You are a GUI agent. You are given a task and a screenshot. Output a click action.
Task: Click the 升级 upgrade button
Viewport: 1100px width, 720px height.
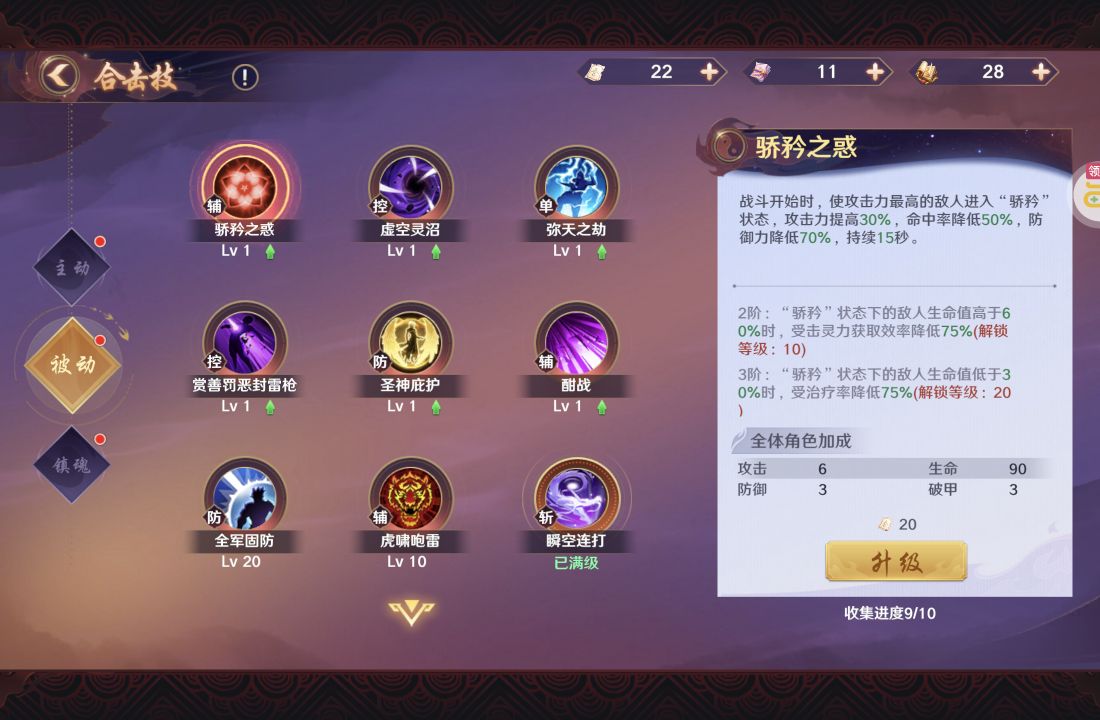click(896, 562)
